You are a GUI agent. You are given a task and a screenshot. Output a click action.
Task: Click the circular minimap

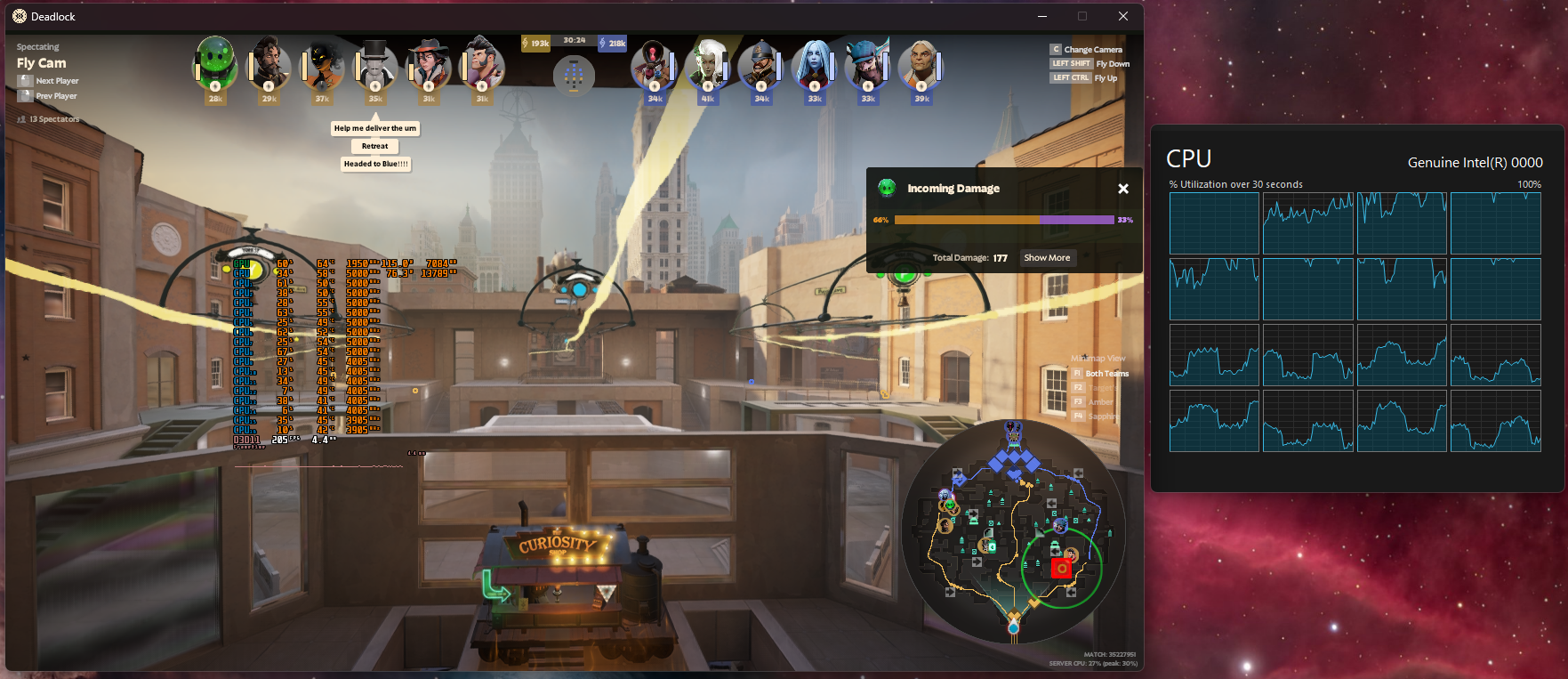click(1013, 531)
